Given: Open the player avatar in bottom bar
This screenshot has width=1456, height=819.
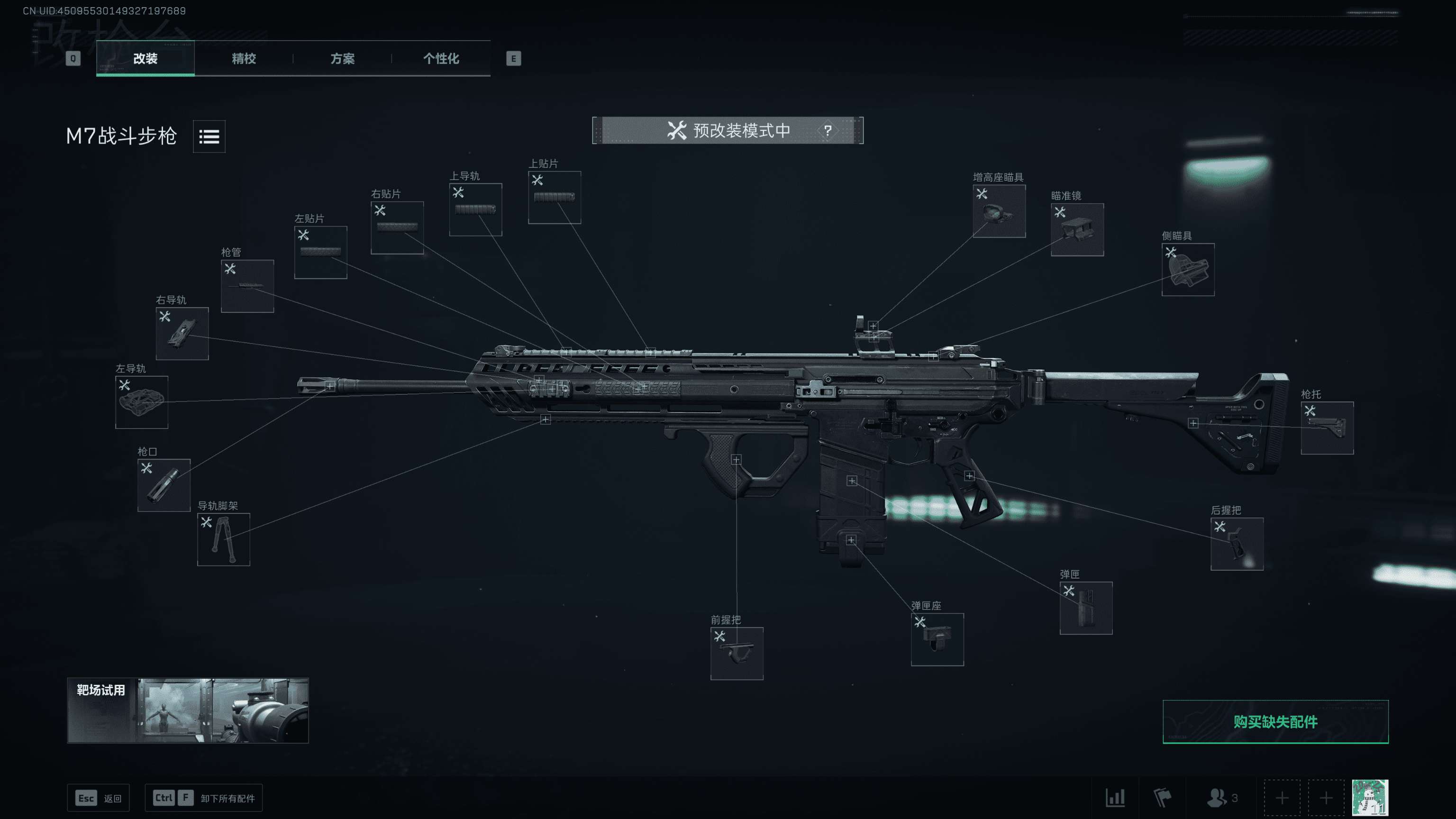Looking at the screenshot, I should point(1370,798).
